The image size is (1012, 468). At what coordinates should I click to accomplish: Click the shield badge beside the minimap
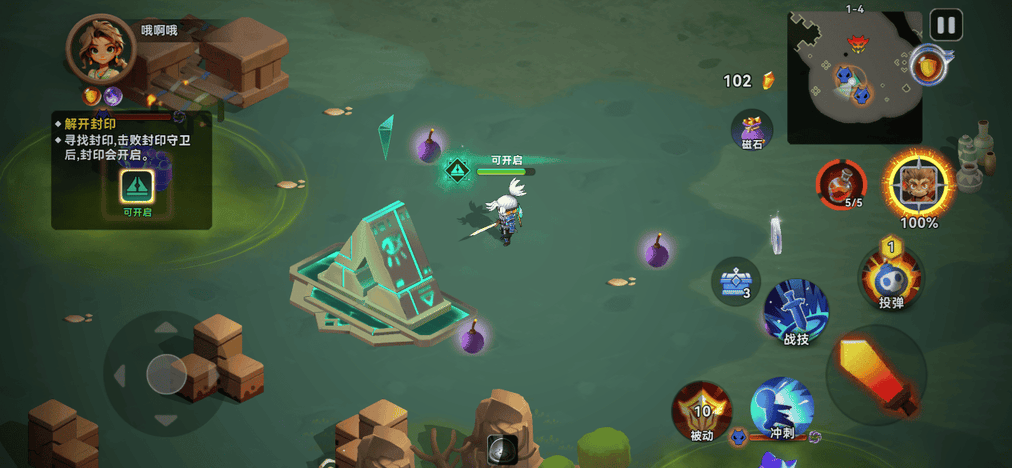point(929,68)
